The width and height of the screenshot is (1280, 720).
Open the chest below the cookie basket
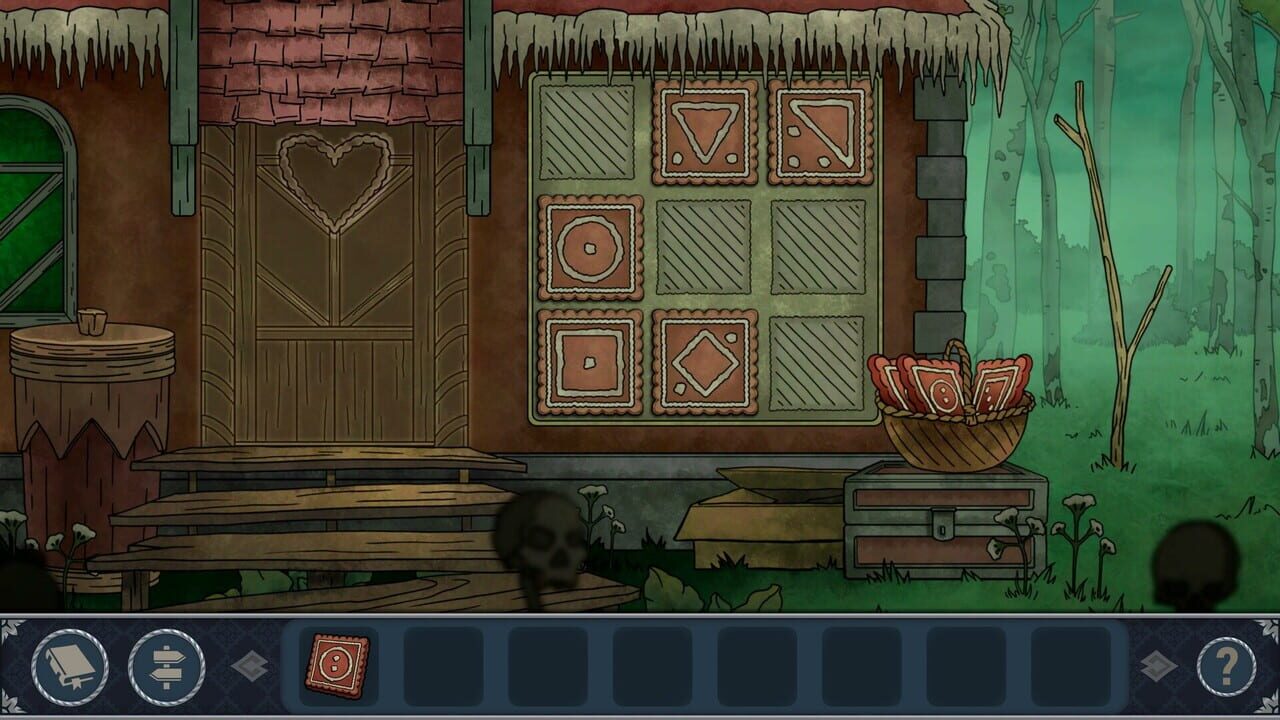pos(940,525)
